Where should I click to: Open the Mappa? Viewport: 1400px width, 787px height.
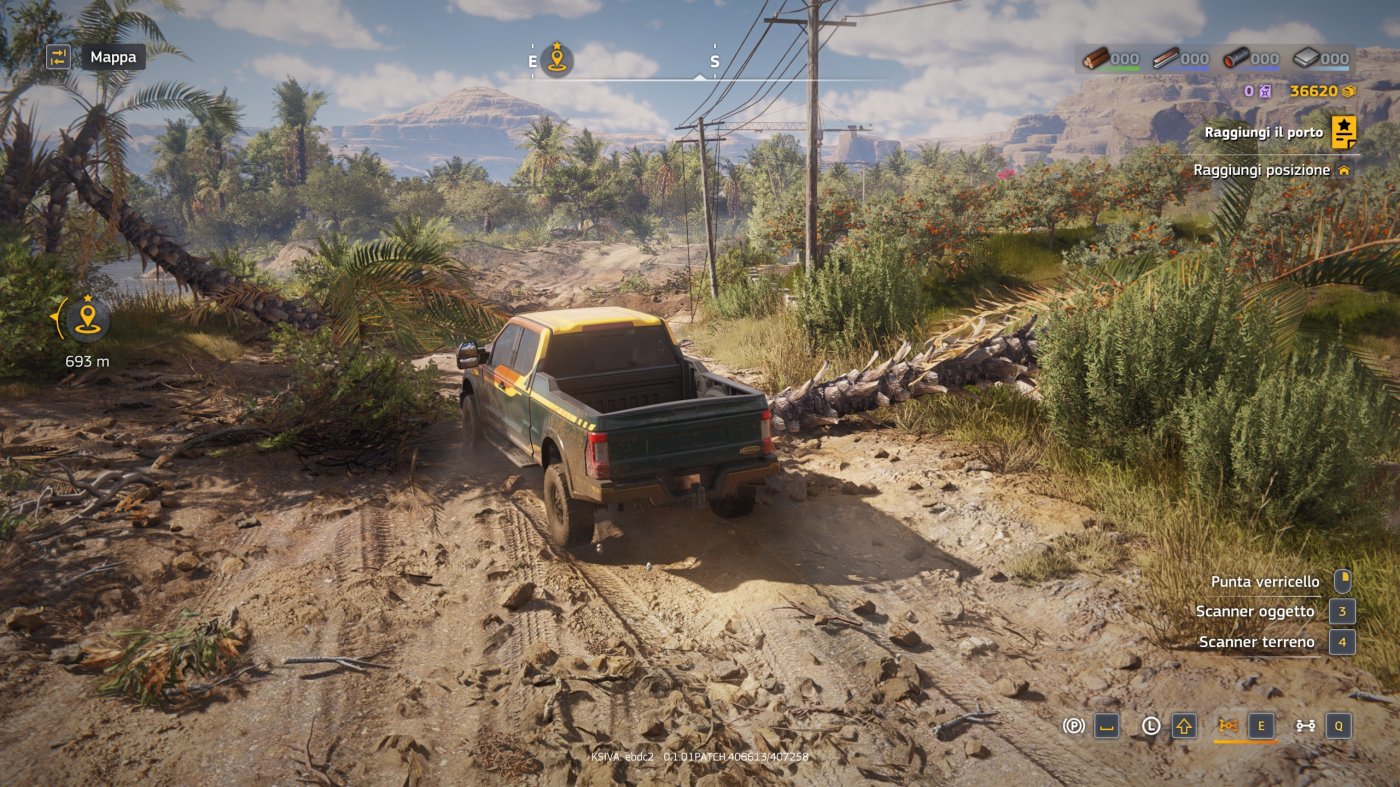[97, 57]
